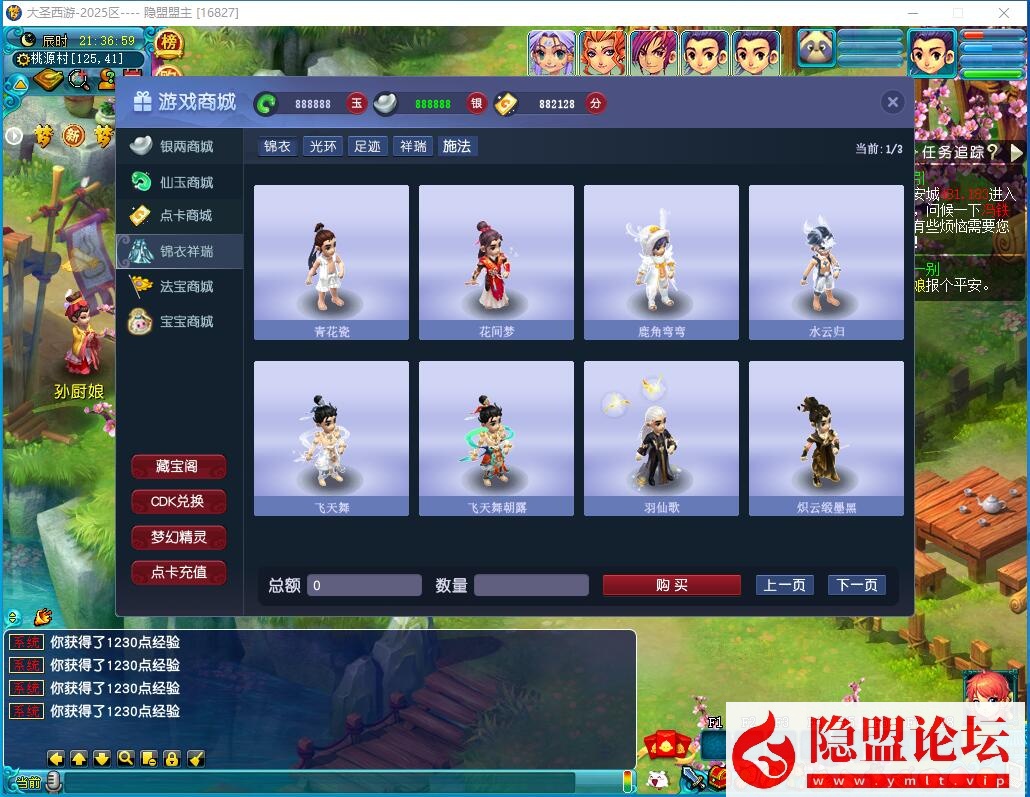Show the 足迹 tab items
This screenshot has height=797, width=1030.
point(368,146)
